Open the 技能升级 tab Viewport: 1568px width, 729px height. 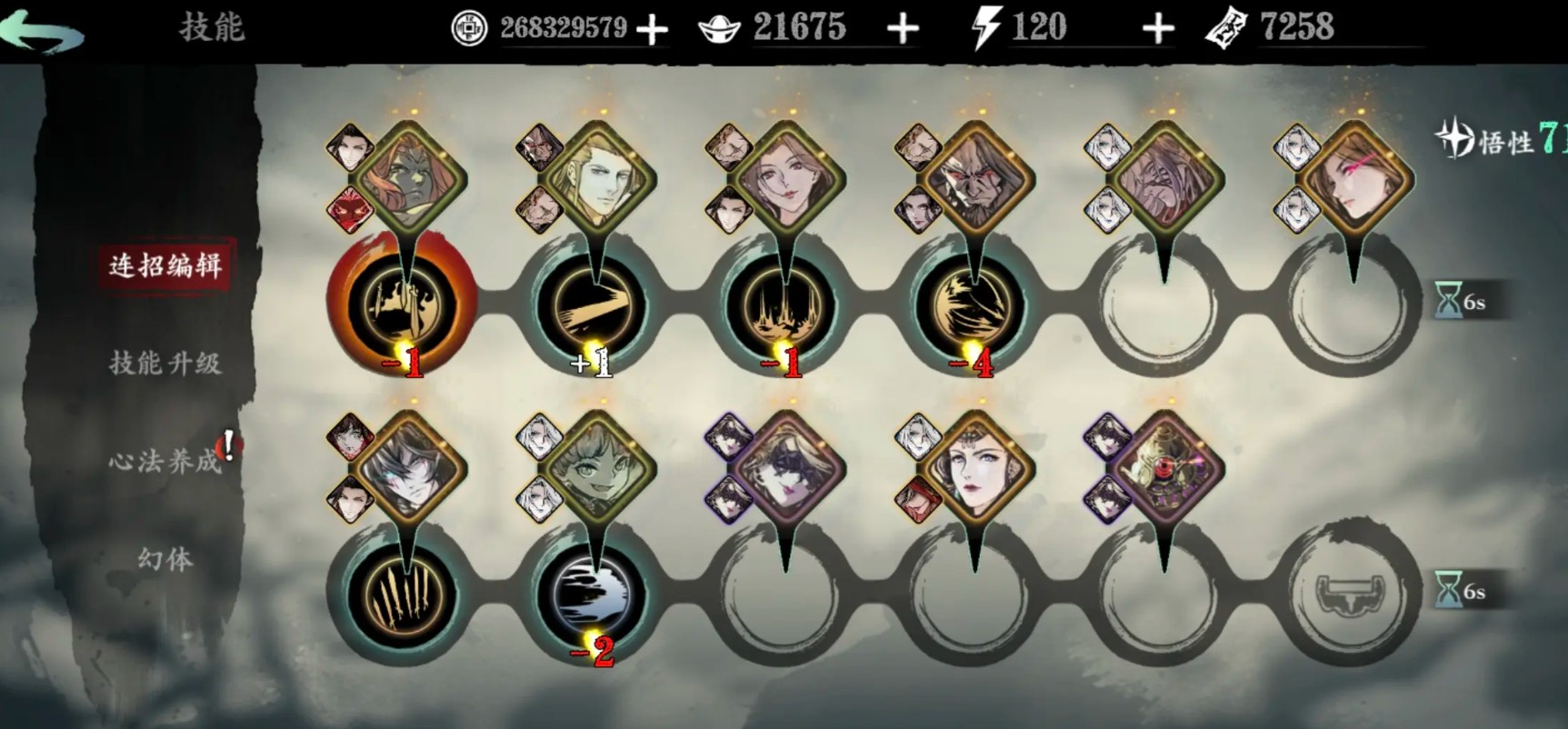tap(165, 364)
